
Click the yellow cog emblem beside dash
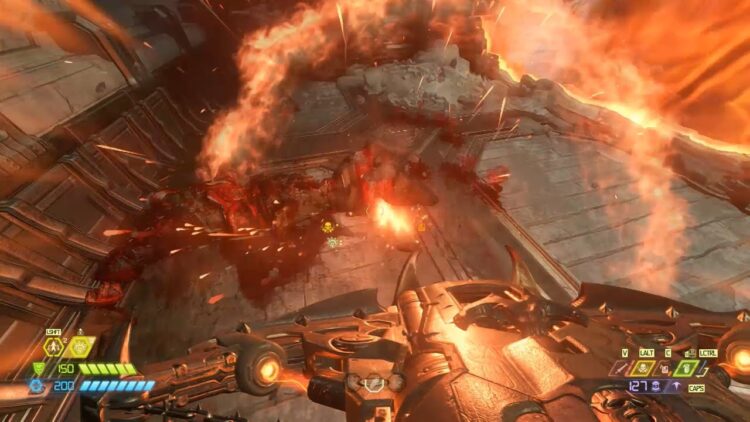coord(79,346)
